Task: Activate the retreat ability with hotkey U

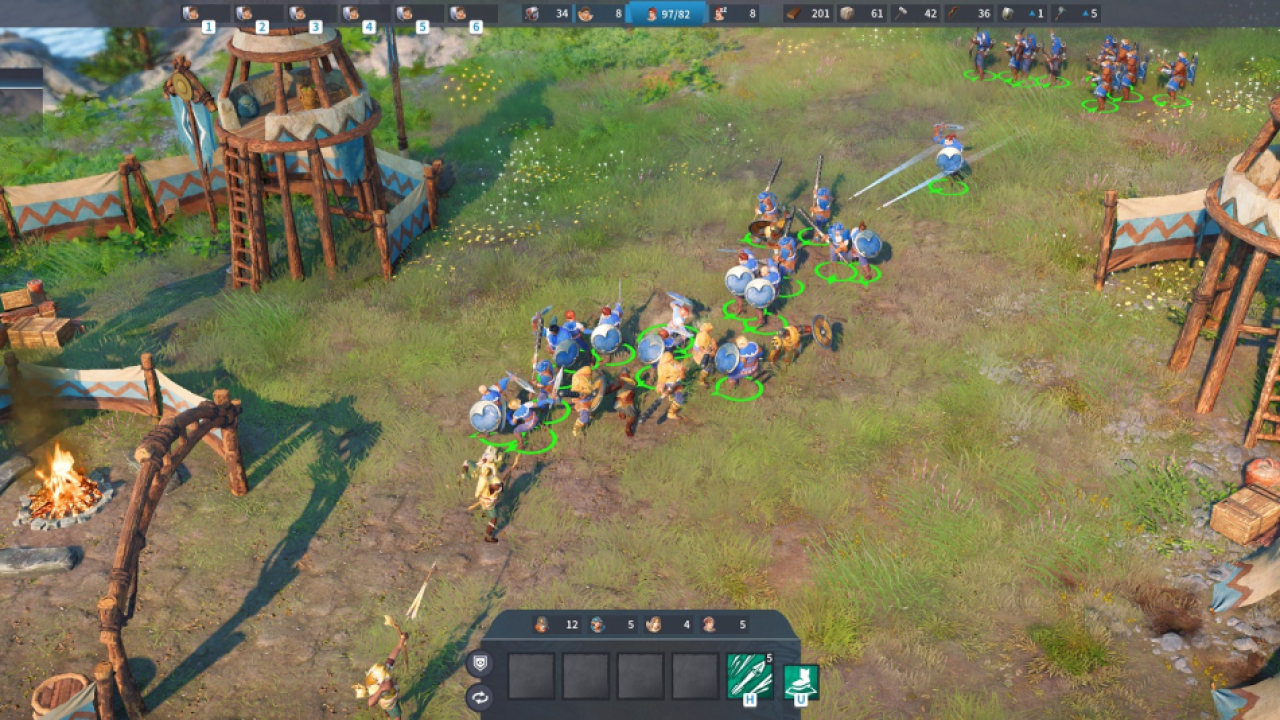Action: click(800, 683)
